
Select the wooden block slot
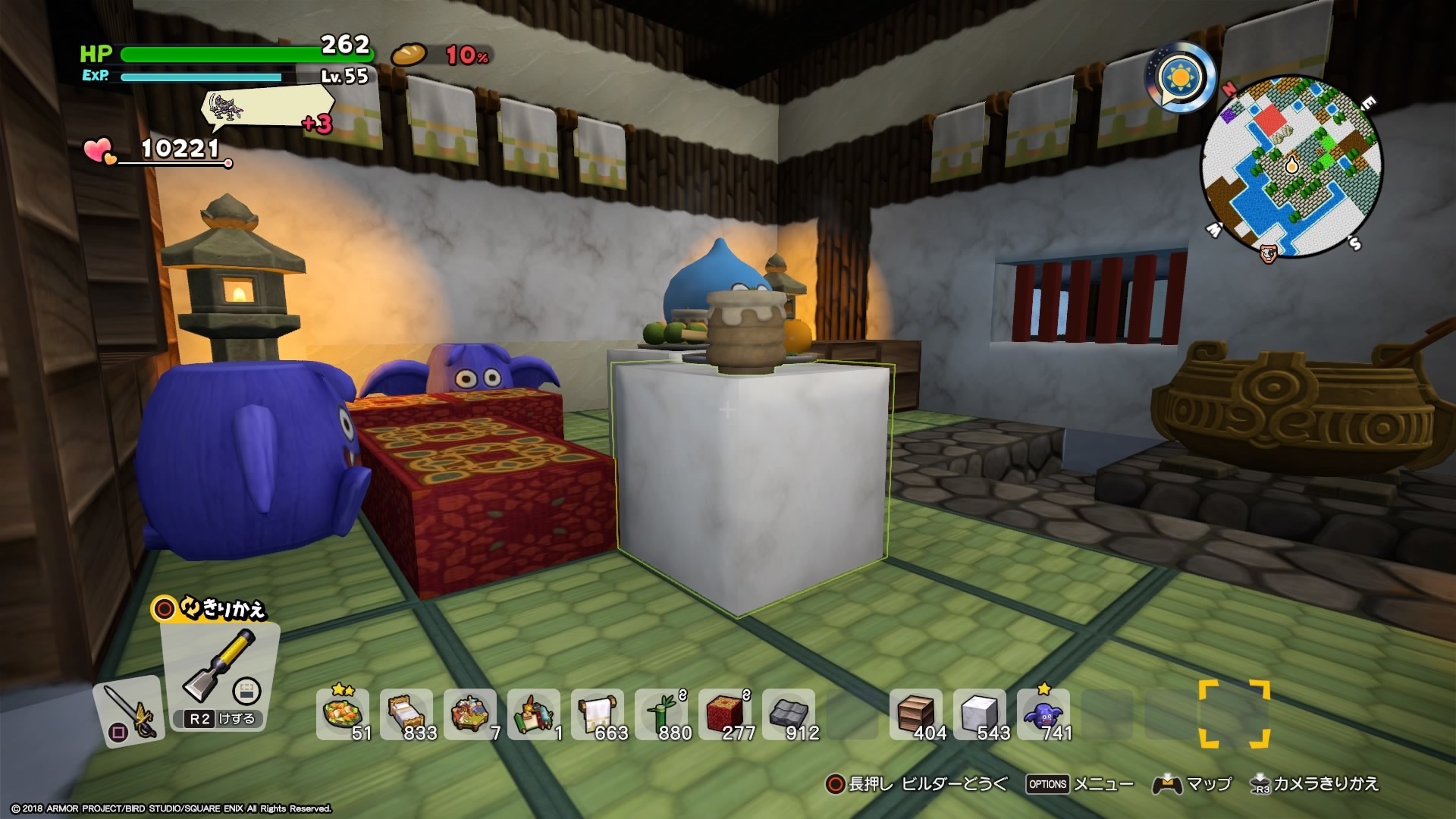[915, 714]
